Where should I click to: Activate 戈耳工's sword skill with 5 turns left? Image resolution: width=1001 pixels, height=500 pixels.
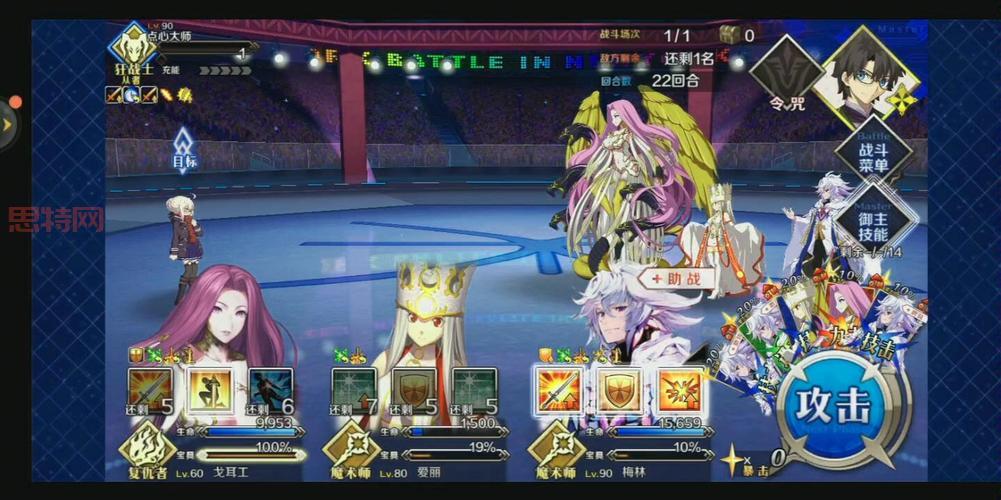pos(149,391)
